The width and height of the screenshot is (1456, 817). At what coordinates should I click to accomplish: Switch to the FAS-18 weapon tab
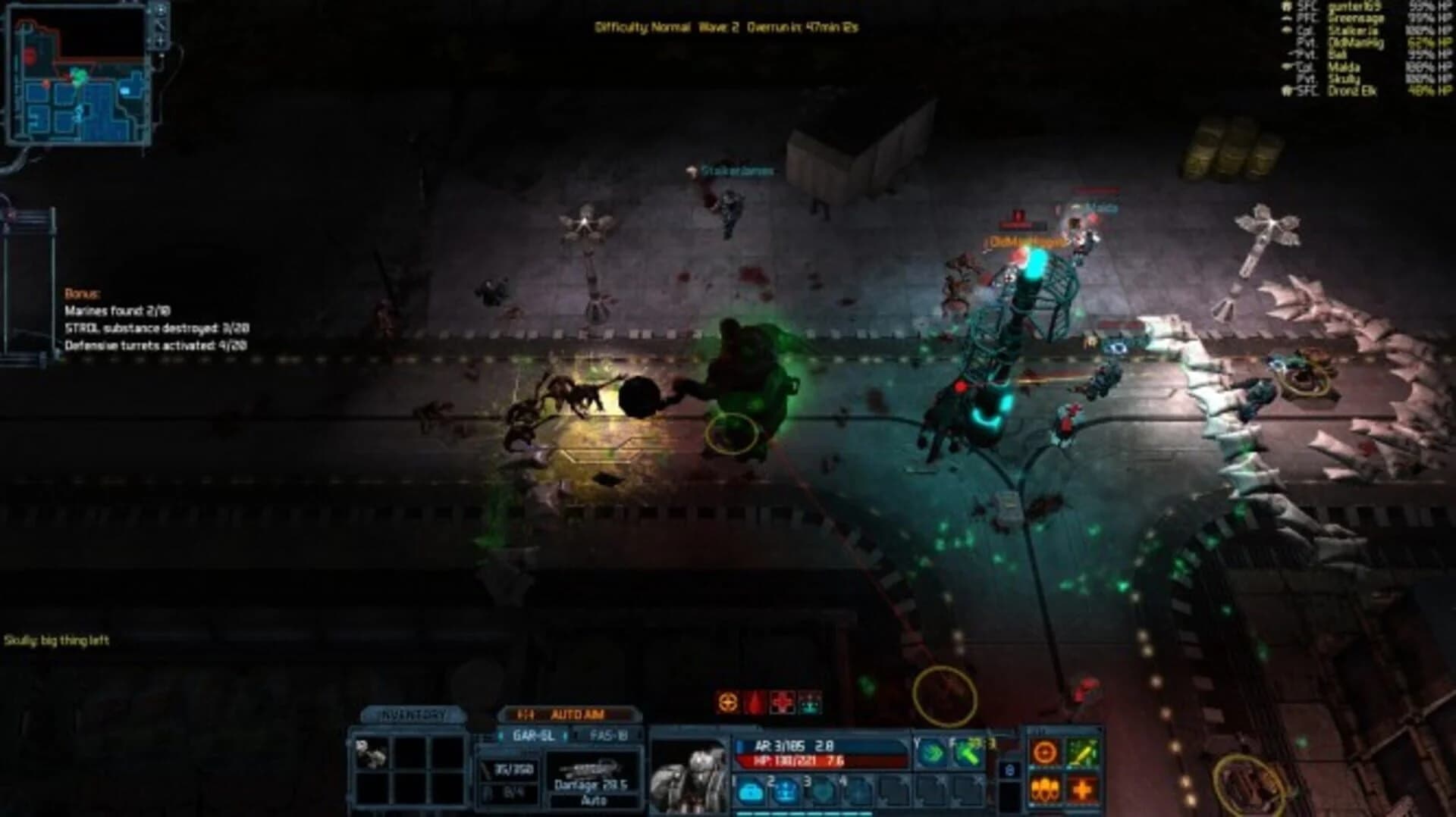click(607, 734)
